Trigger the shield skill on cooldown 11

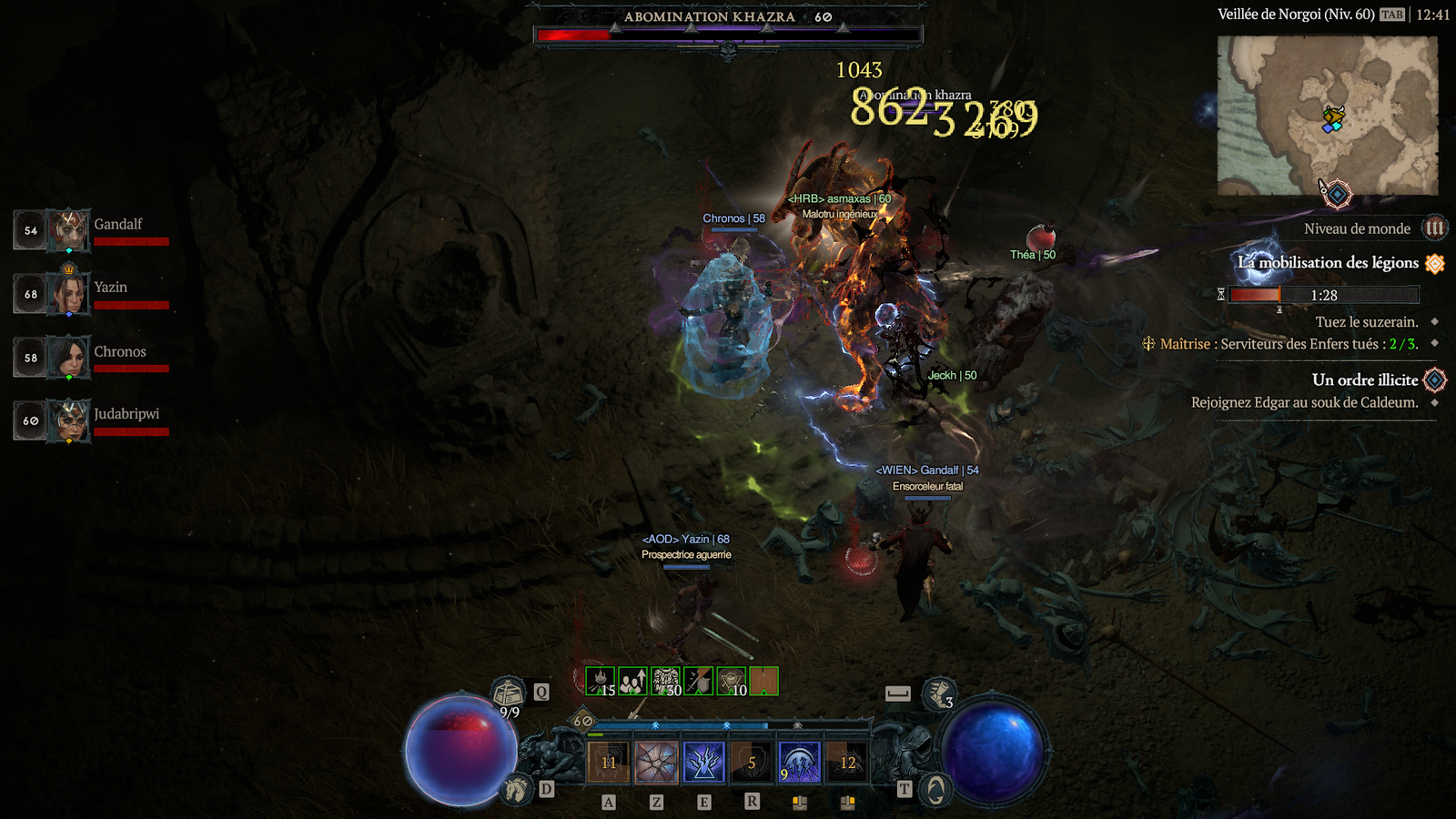609,763
